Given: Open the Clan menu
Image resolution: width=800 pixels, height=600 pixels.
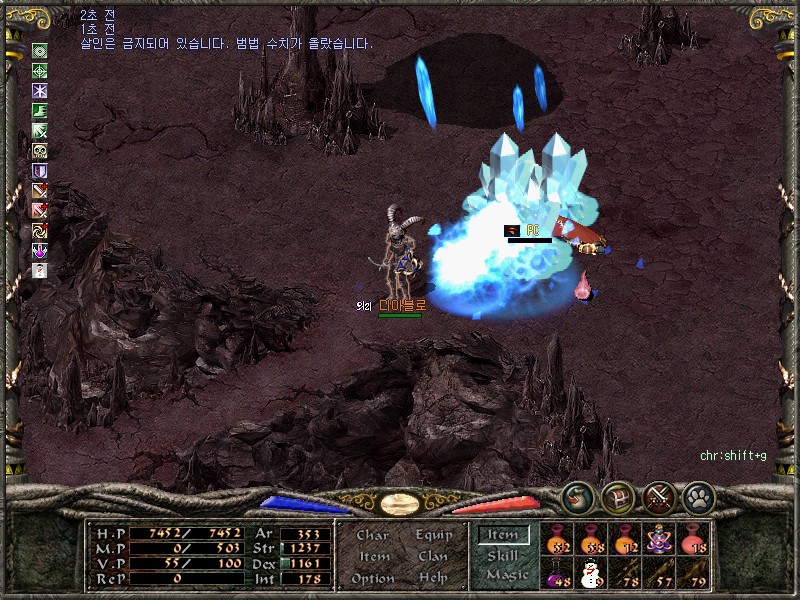Looking at the screenshot, I should pos(433,556).
